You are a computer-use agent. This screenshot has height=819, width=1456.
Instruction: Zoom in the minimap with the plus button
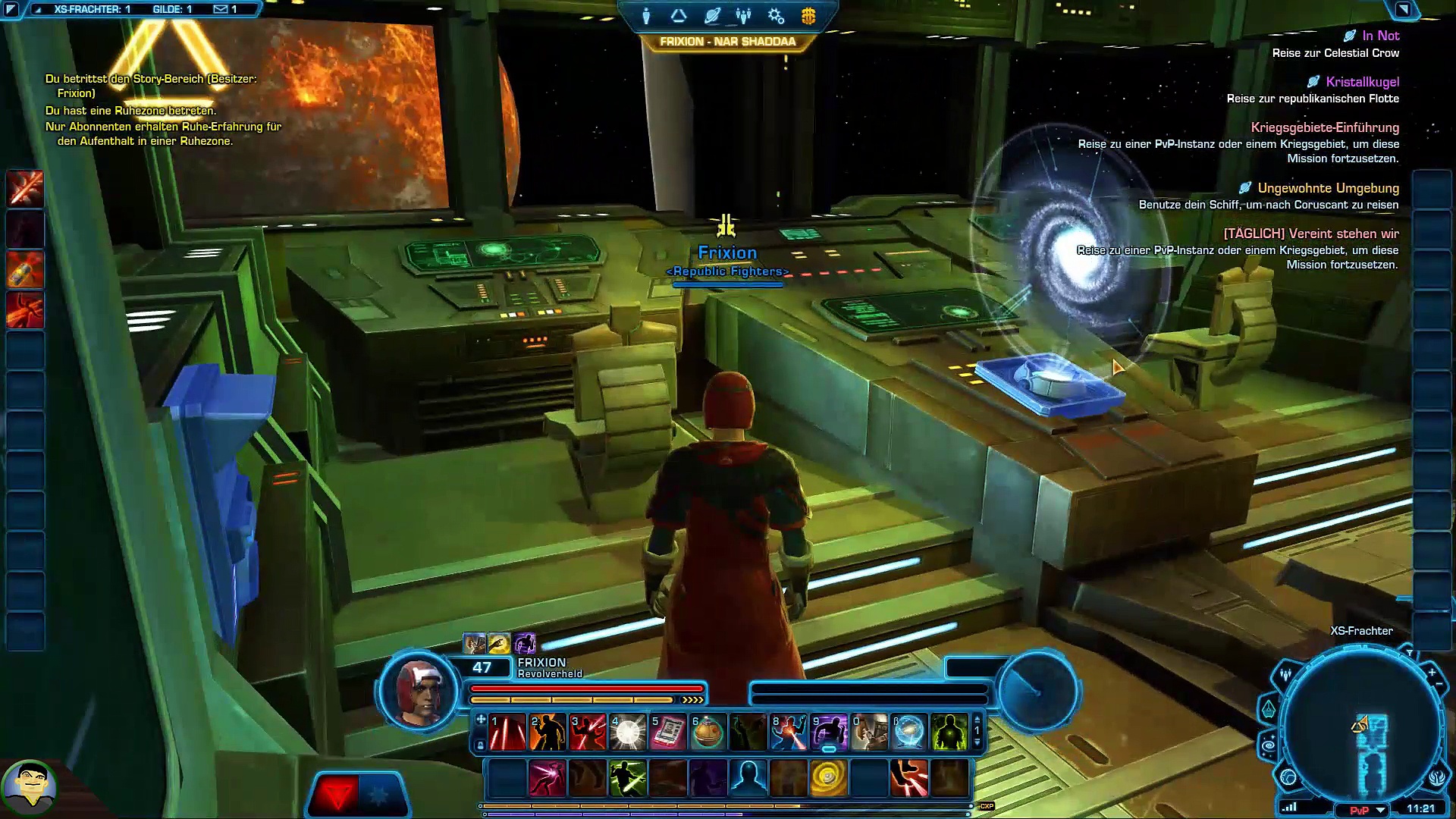(x=1432, y=672)
